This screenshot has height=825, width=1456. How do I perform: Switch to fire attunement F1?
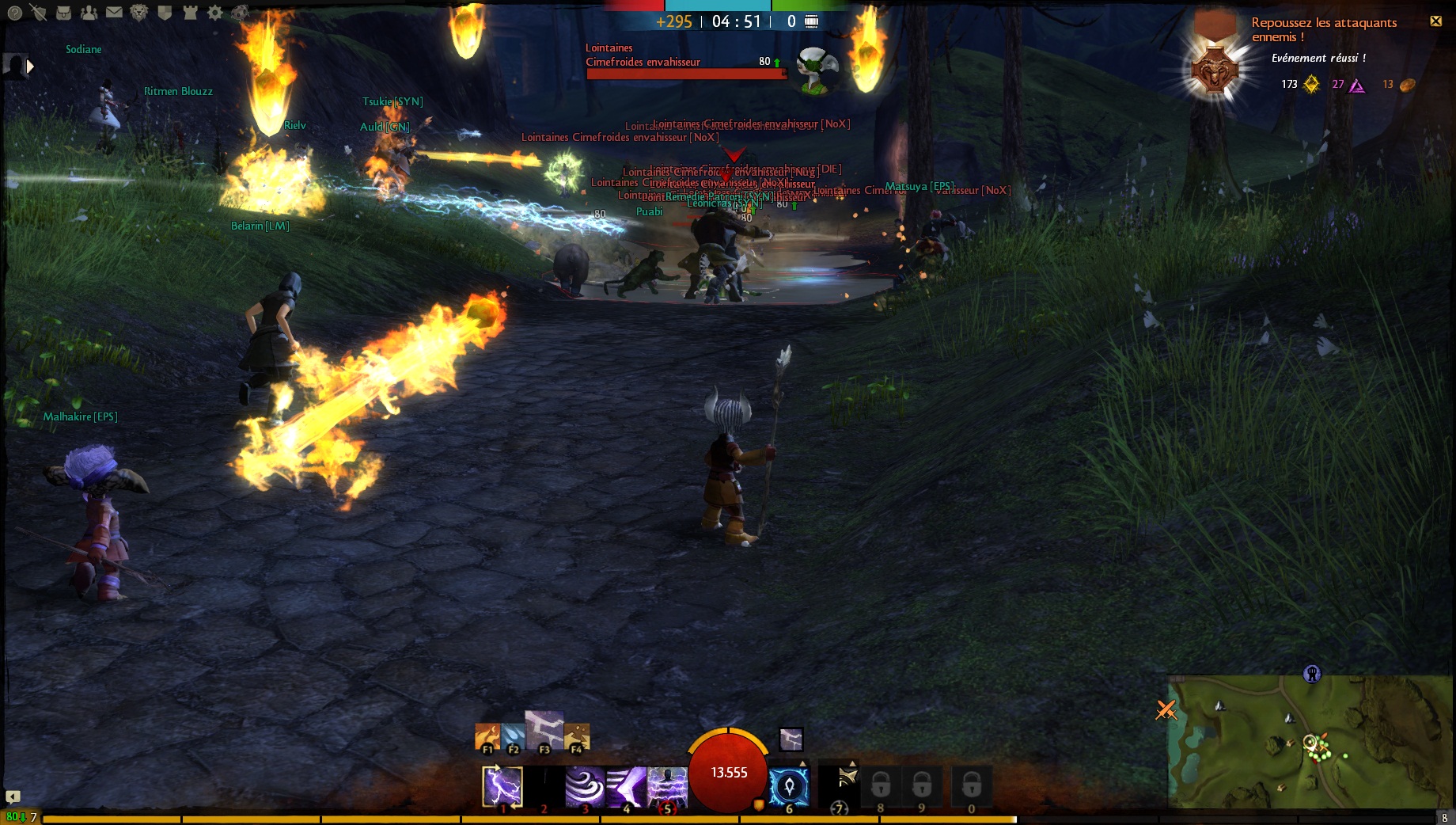coord(487,738)
